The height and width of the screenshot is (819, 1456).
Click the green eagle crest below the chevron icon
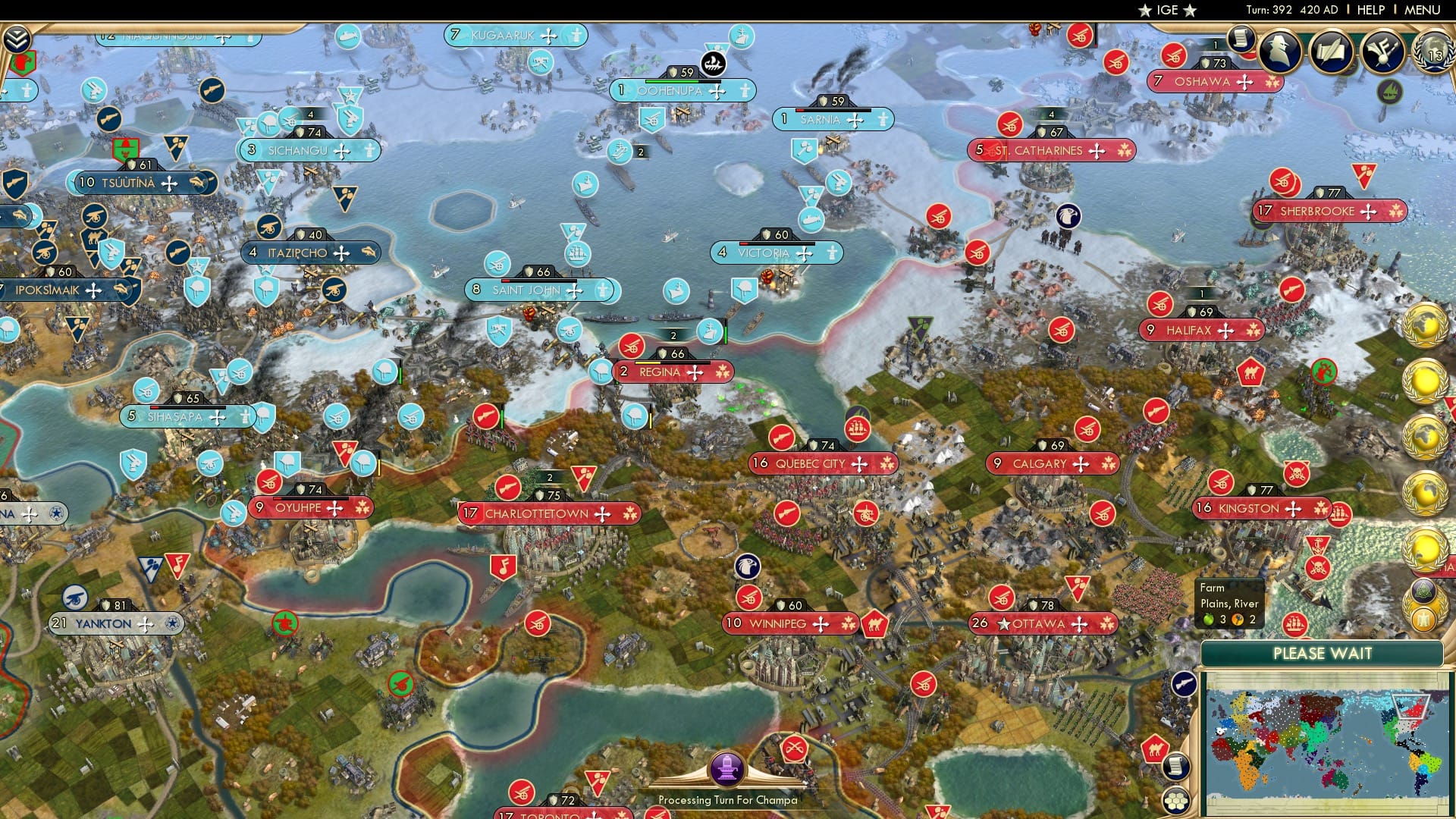(x=23, y=63)
